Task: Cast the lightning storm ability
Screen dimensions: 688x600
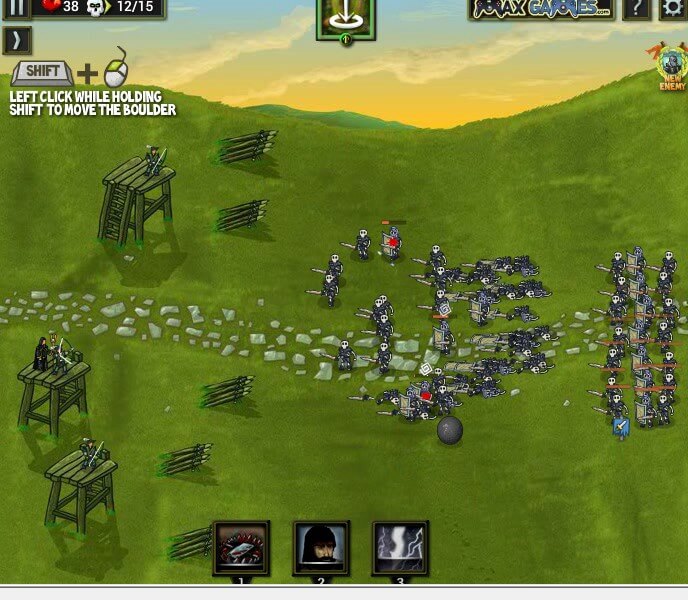Action: (400, 547)
